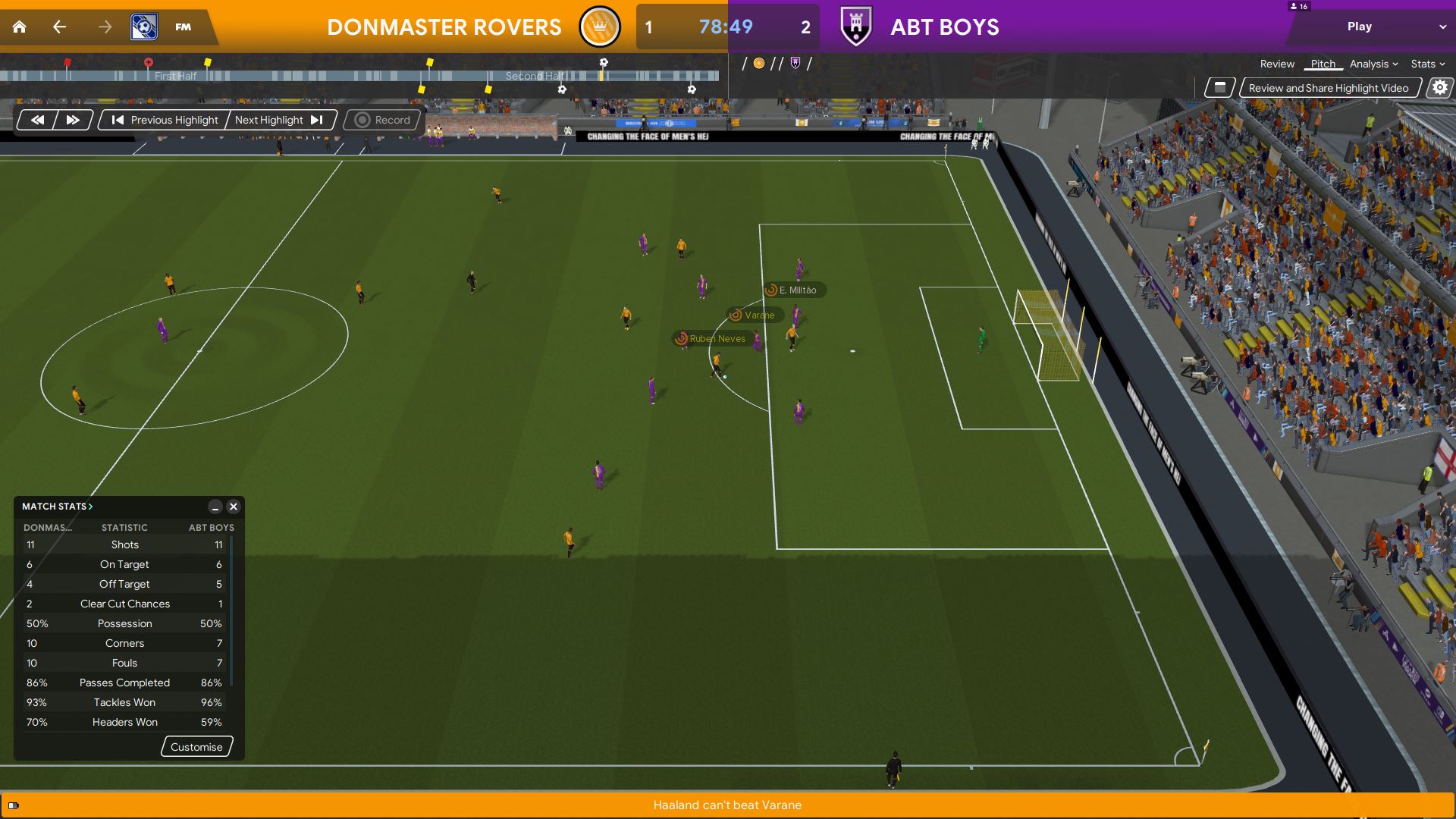
Task: Fast forward the match replay
Action: click(x=73, y=120)
